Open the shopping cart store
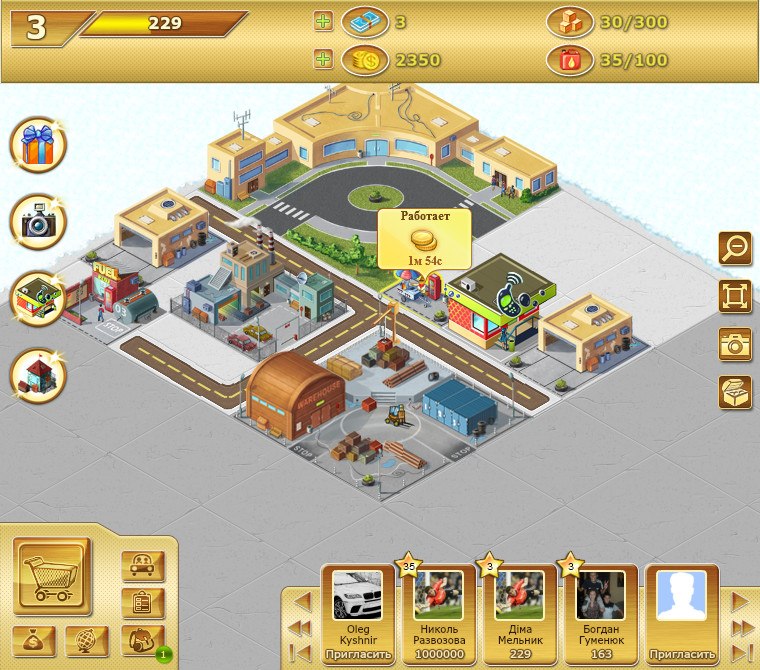The image size is (760, 670). coord(51,576)
